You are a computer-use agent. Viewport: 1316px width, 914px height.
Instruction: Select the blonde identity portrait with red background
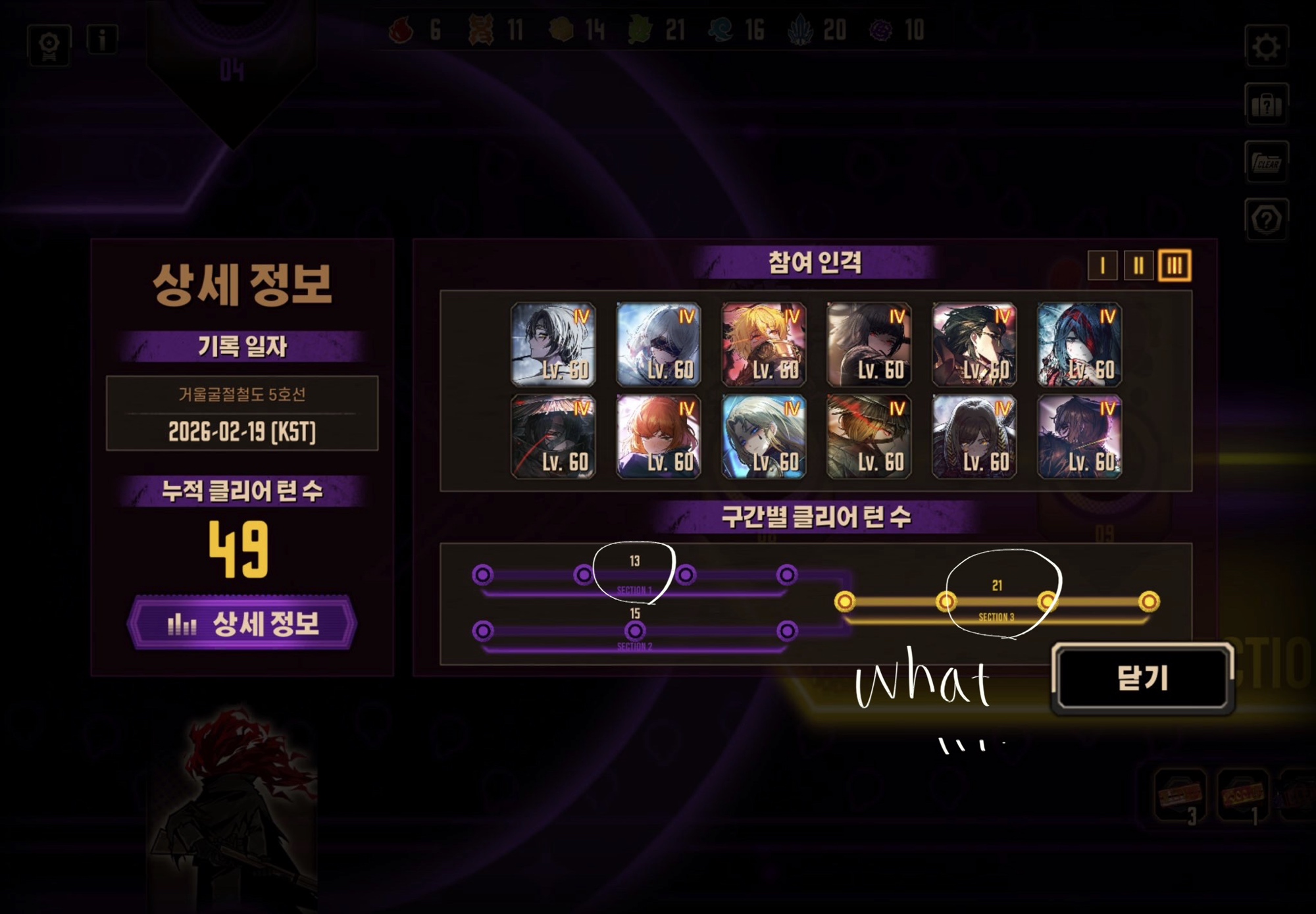(x=763, y=344)
